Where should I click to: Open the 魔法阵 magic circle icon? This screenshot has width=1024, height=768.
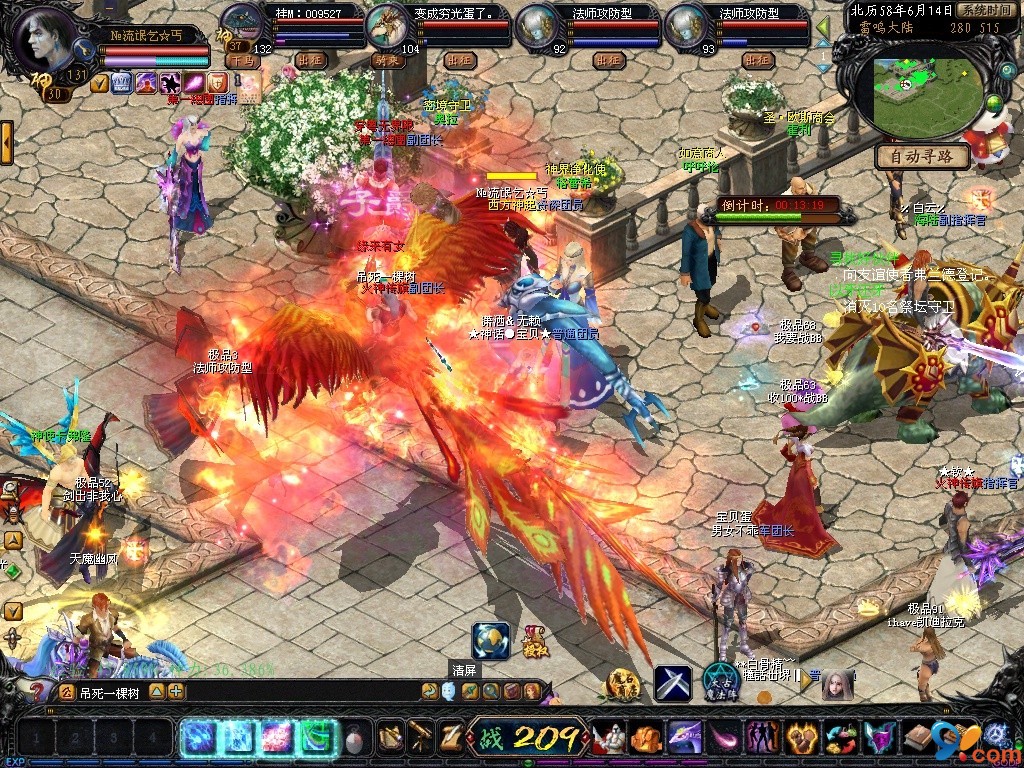[x=720, y=681]
